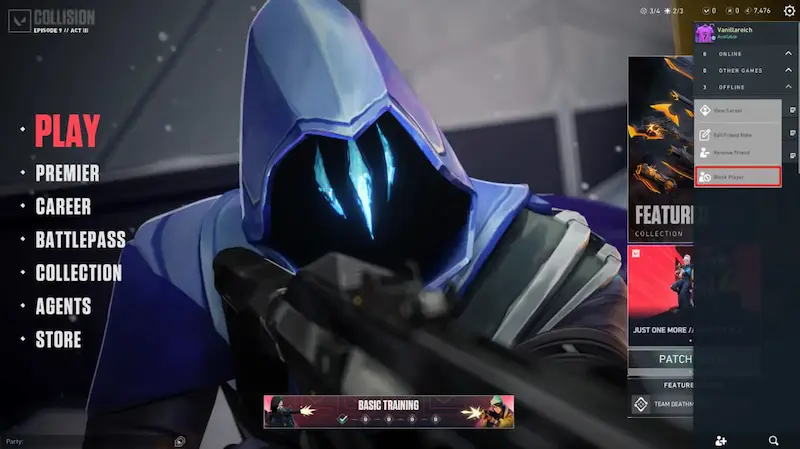Open the PLAY menu

(67, 131)
